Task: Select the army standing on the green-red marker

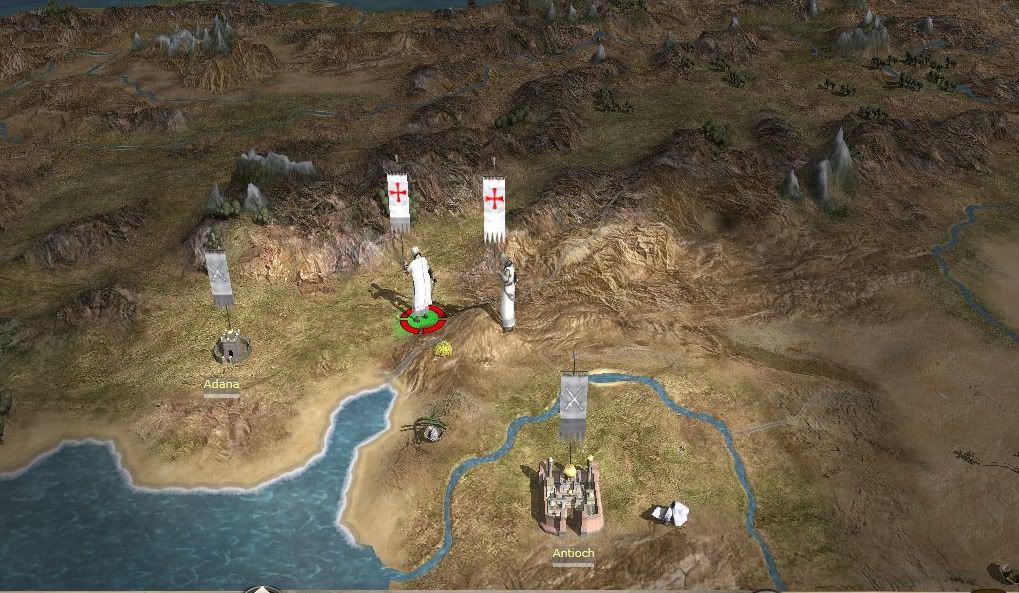Action: pyautogui.click(x=420, y=284)
